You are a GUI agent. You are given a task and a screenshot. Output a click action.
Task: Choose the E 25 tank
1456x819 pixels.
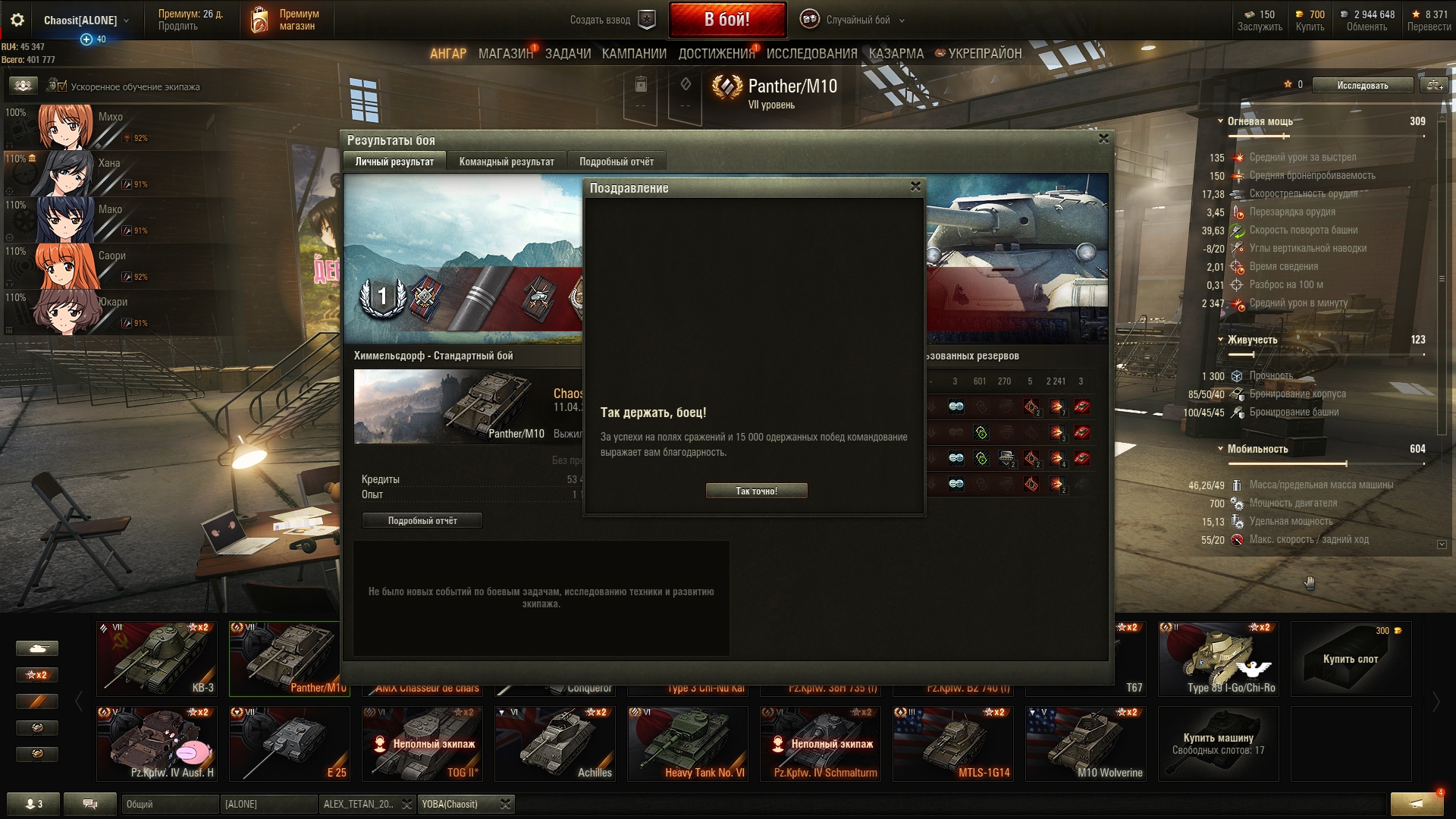[x=290, y=743]
